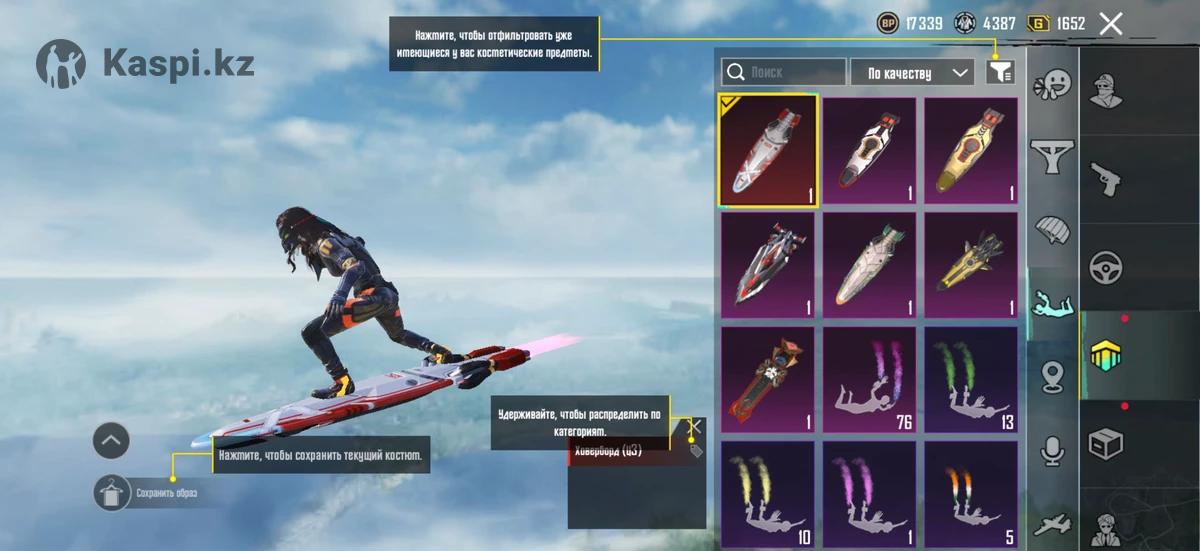
Task: Select the wooden skull-emblem board item
Action: click(768, 381)
